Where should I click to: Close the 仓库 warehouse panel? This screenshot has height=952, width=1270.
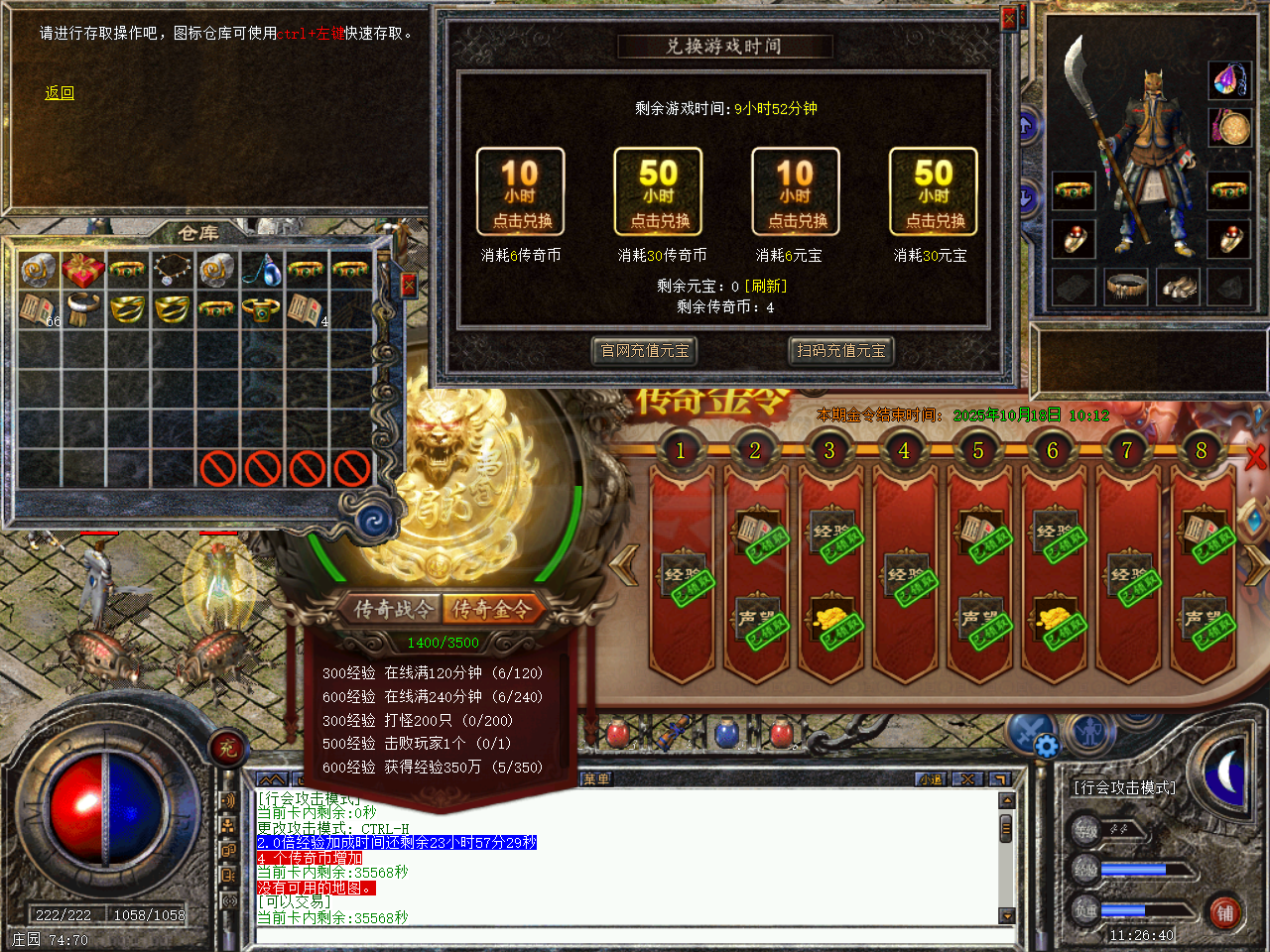[x=408, y=286]
